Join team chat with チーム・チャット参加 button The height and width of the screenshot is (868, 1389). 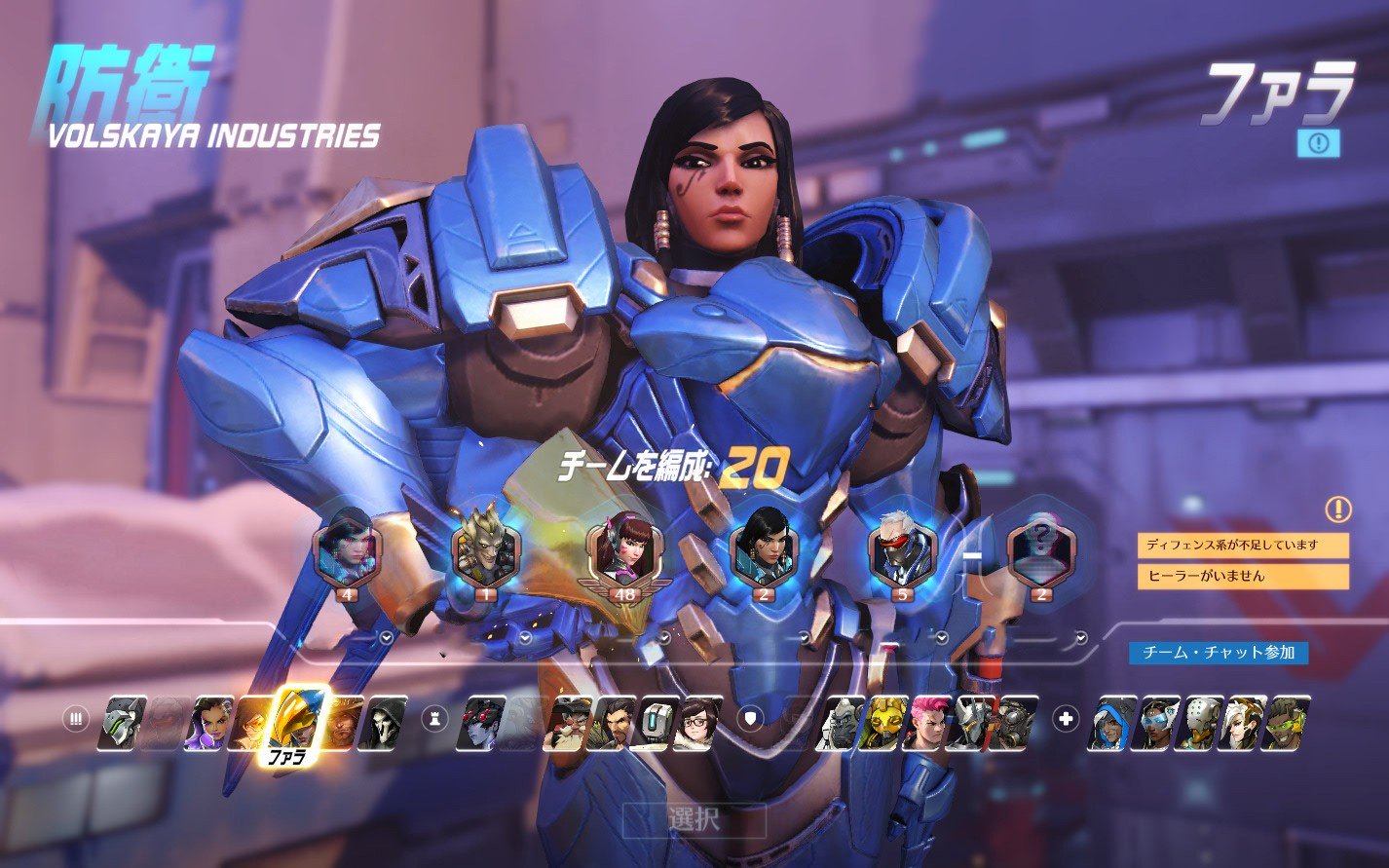coord(1218,653)
